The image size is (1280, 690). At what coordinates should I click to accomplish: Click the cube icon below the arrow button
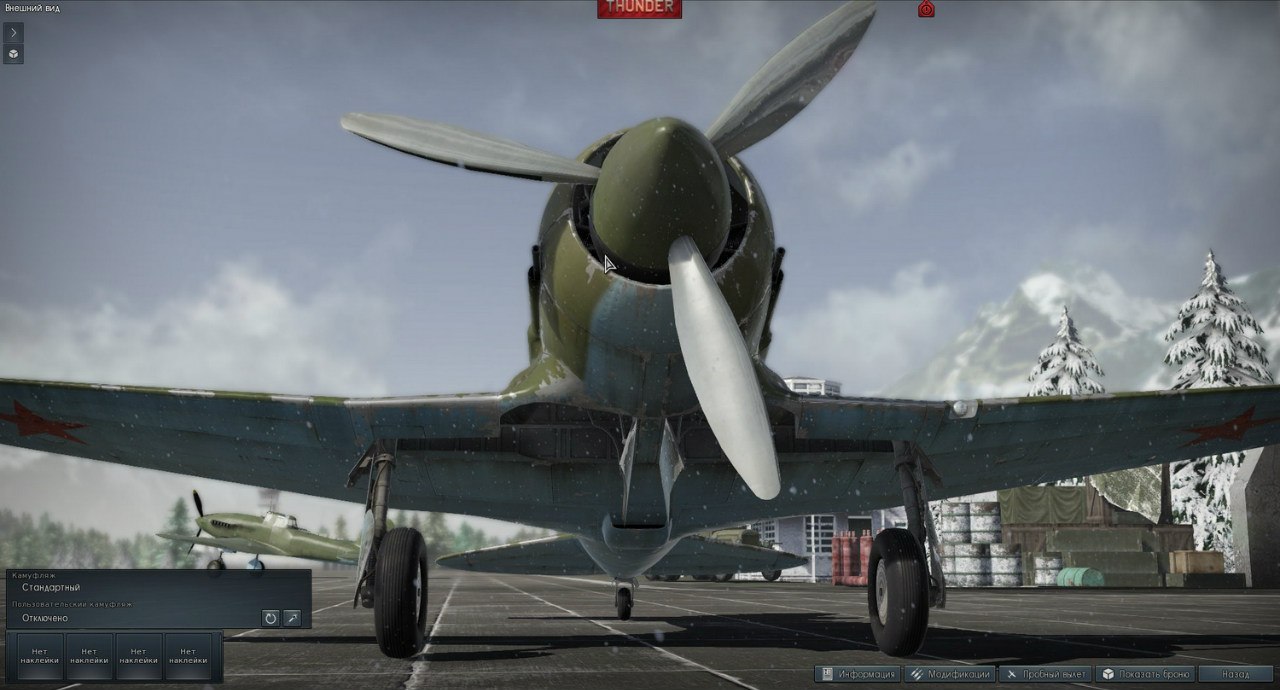coord(13,54)
